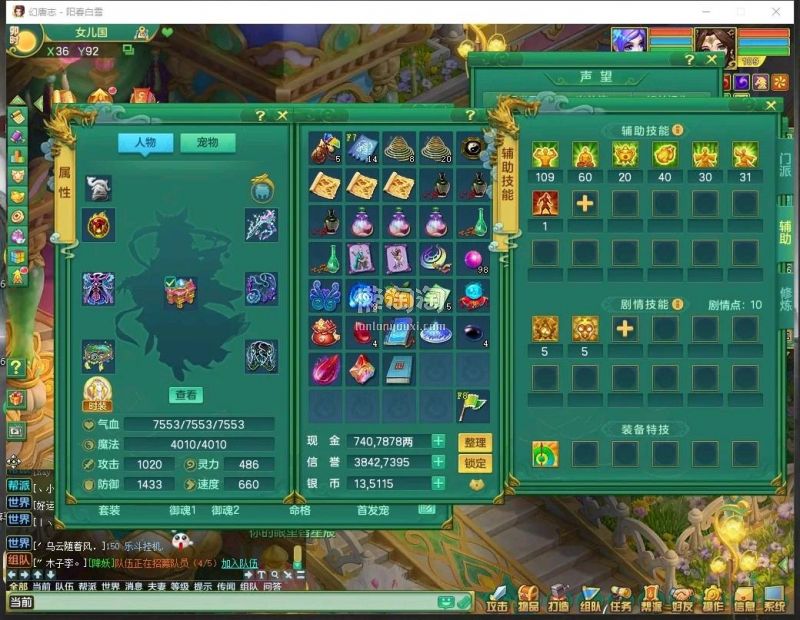Click the 查看 view button
The width and height of the screenshot is (800, 620).
(x=185, y=395)
